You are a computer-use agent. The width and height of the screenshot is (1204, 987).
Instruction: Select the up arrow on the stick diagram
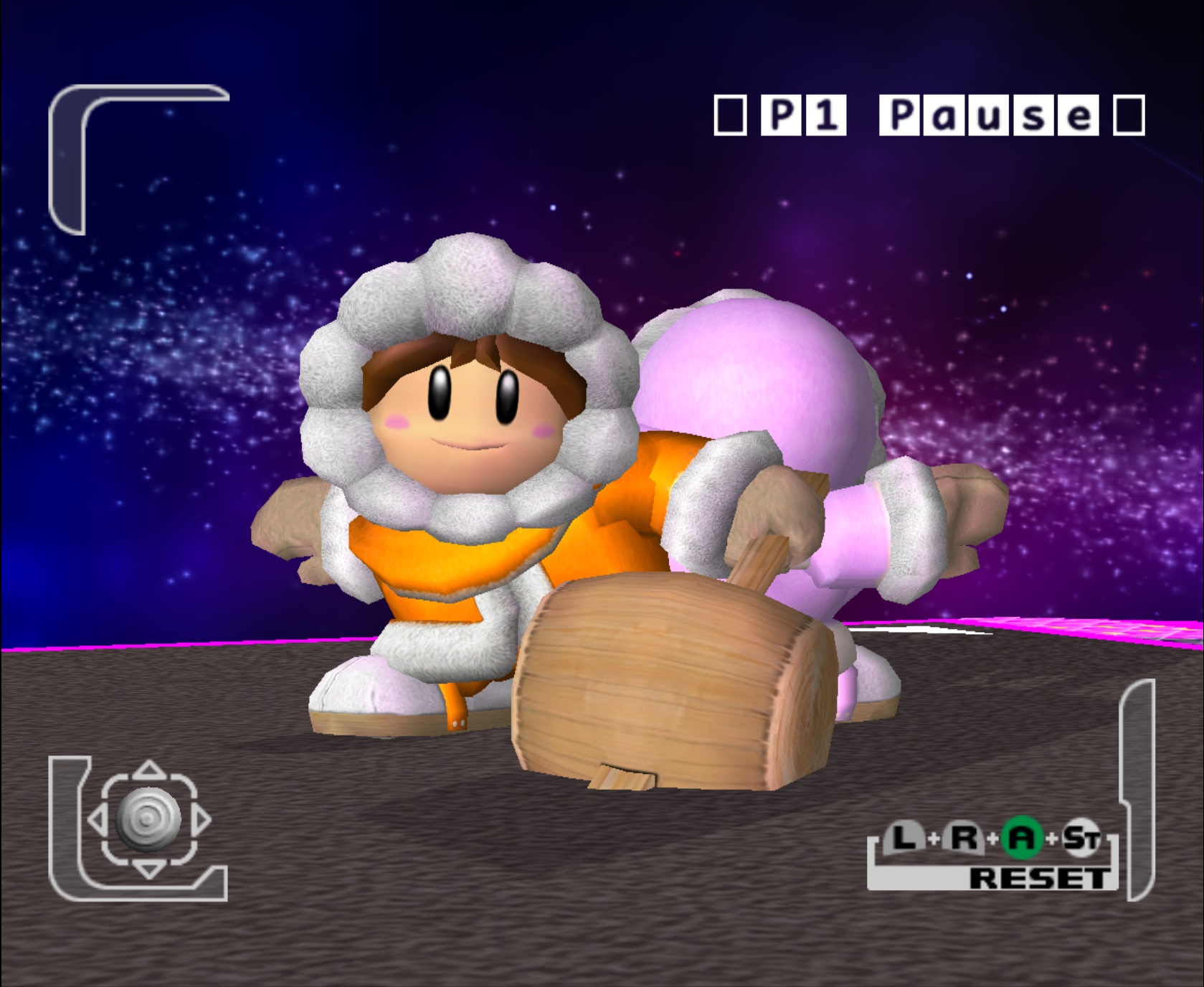pyautogui.click(x=148, y=770)
